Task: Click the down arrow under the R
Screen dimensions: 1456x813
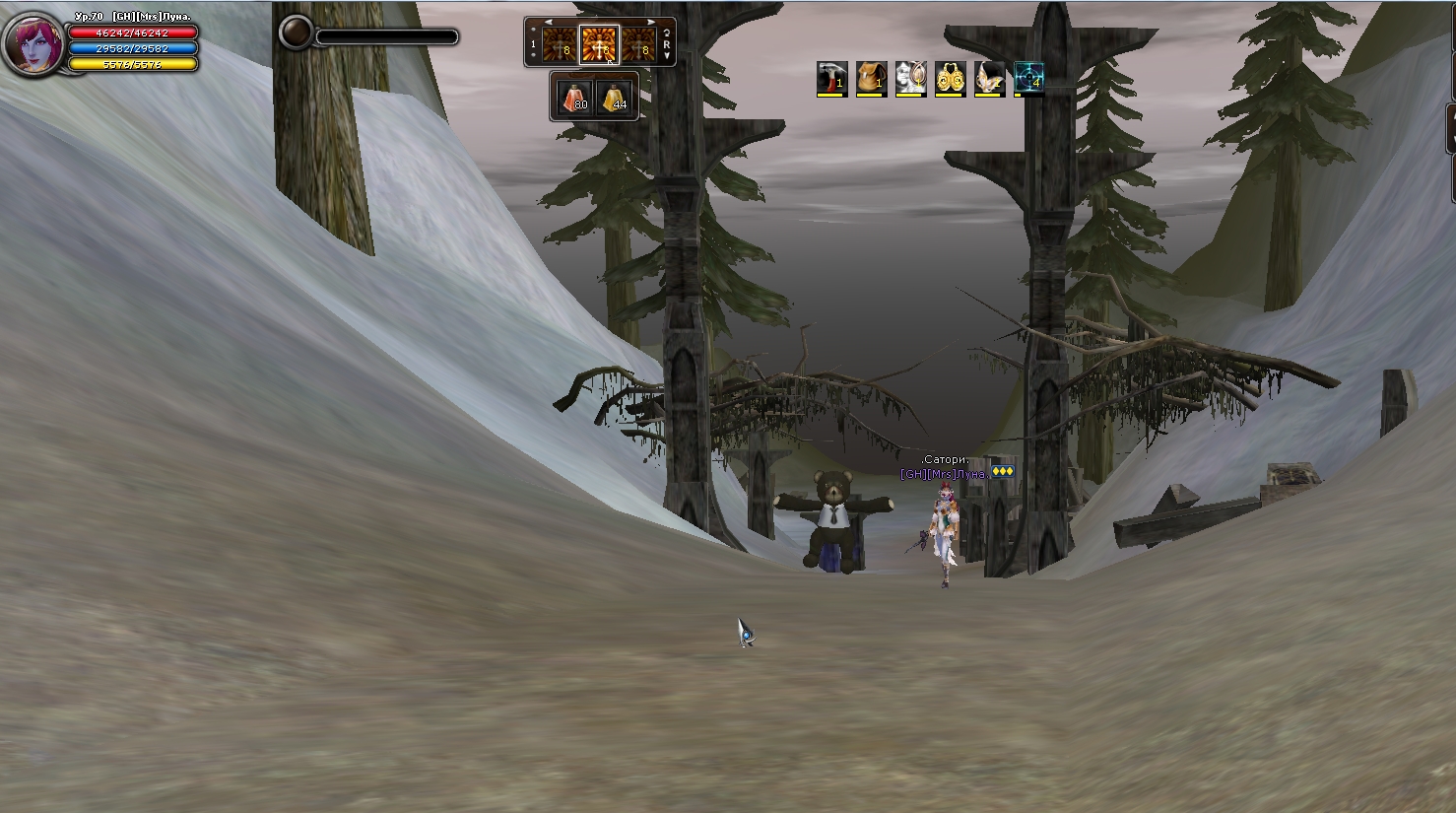Action: 667,56
